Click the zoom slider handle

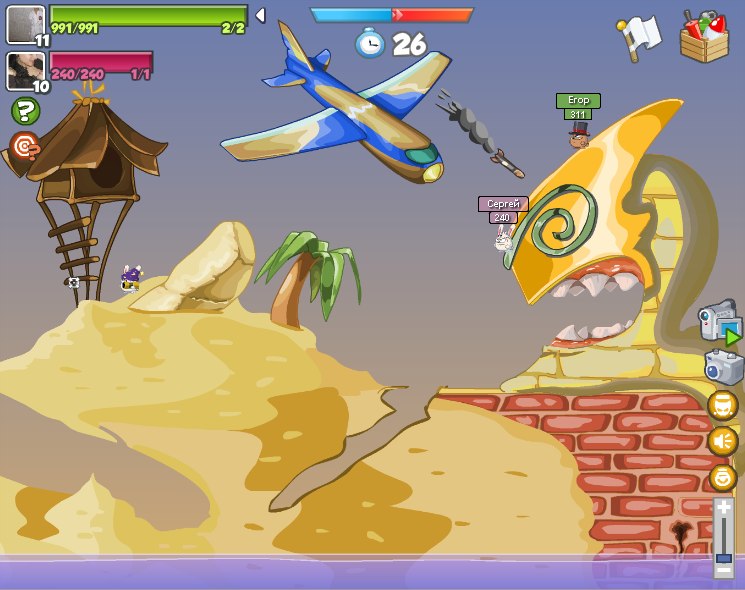tap(723, 558)
